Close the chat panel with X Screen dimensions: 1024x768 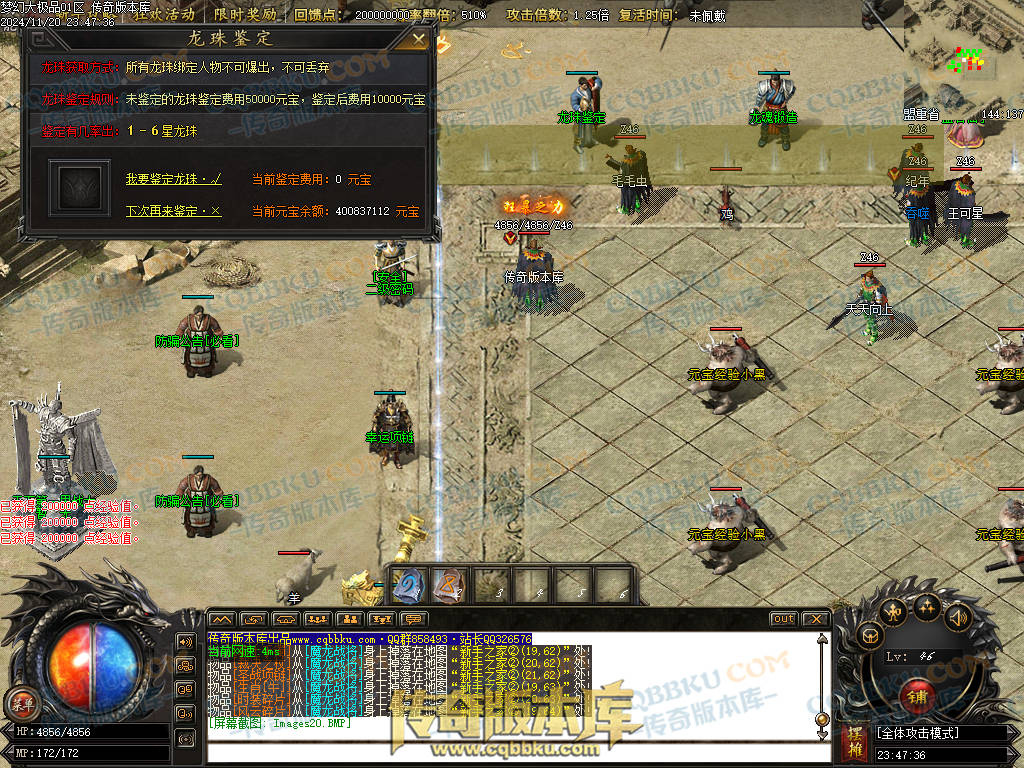coord(815,619)
